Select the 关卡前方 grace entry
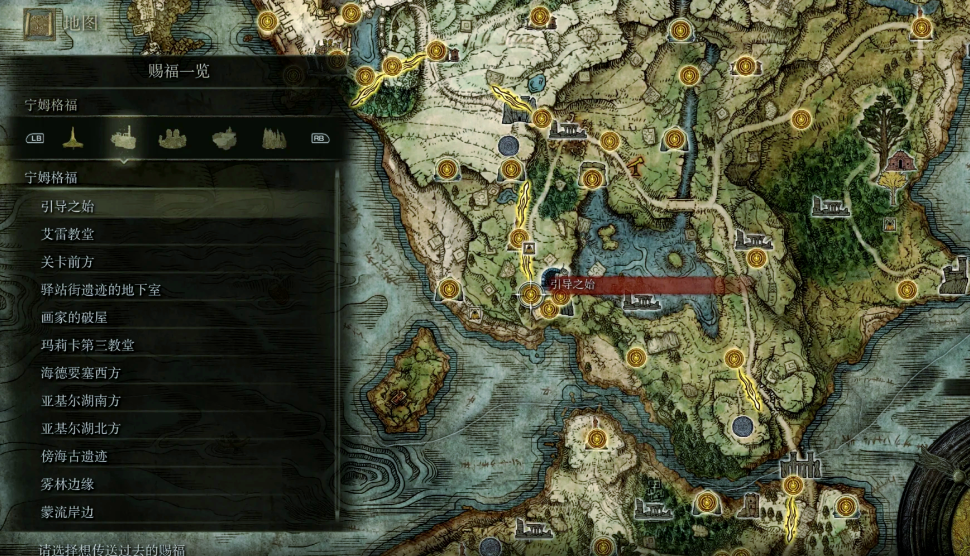Viewport: 970px width, 556px height. [68, 262]
